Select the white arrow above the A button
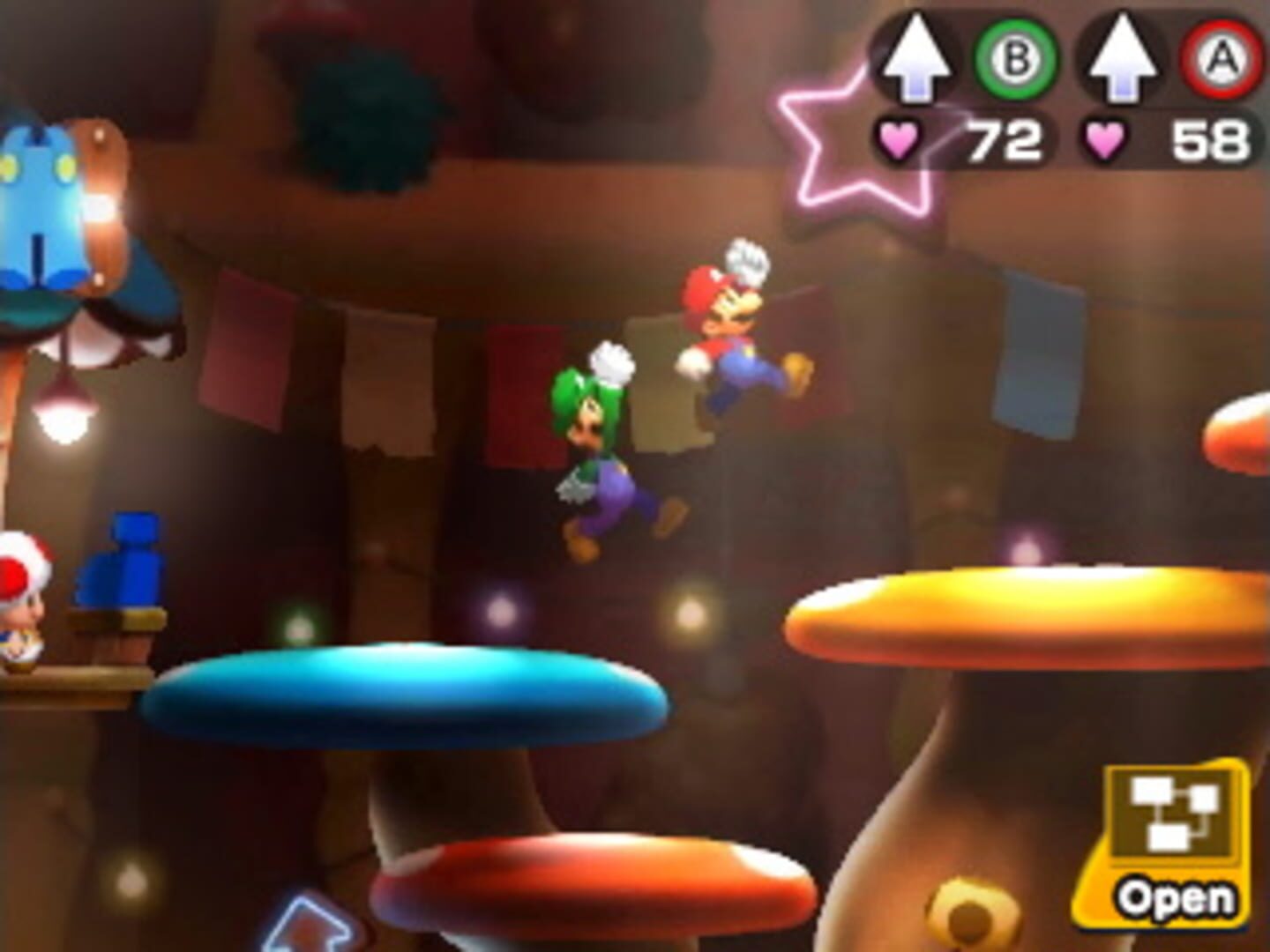This screenshot has height=952, width=1270. point(1123,58)
